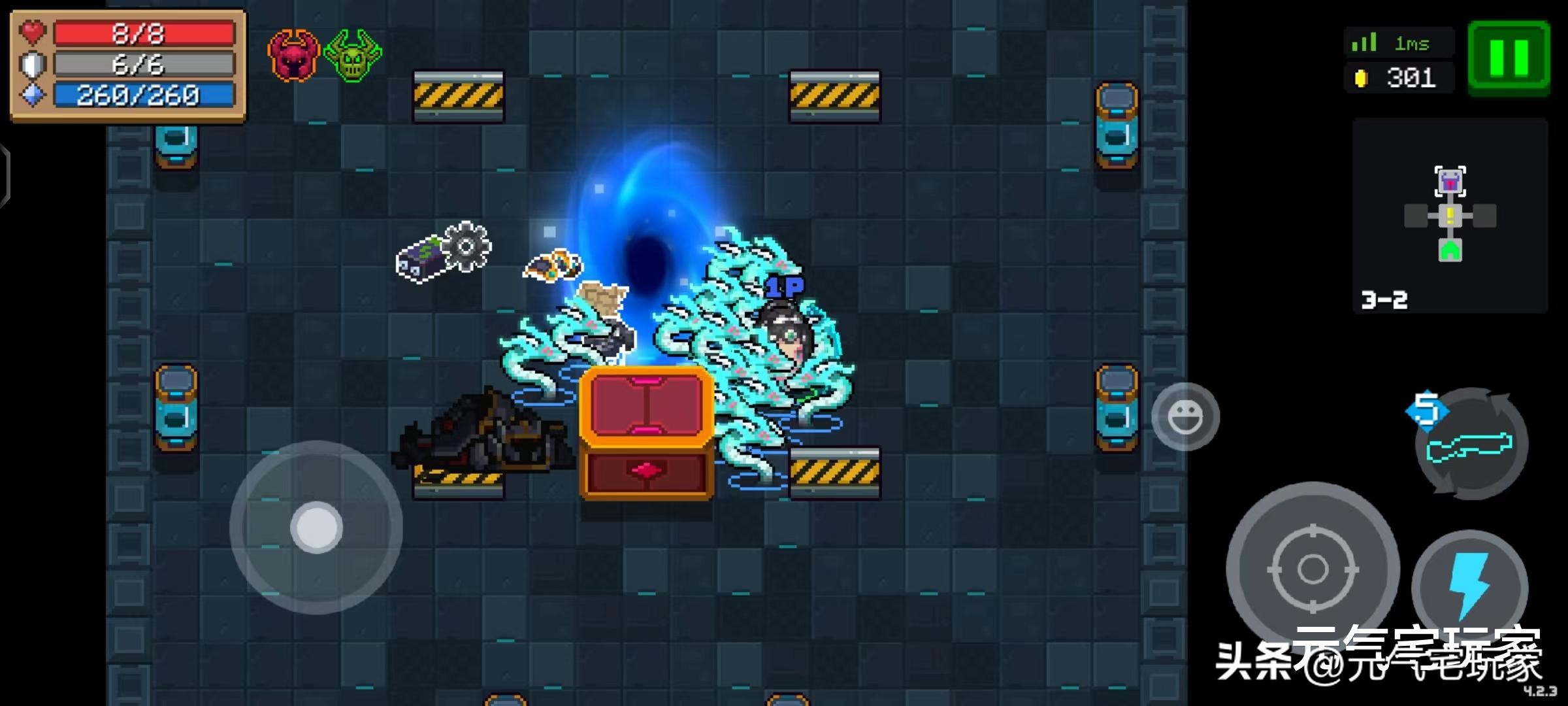Select the green horned skull buff icon
This screenshot has width=1568, height=706.
pyautogui.click(x=353, y=55)
